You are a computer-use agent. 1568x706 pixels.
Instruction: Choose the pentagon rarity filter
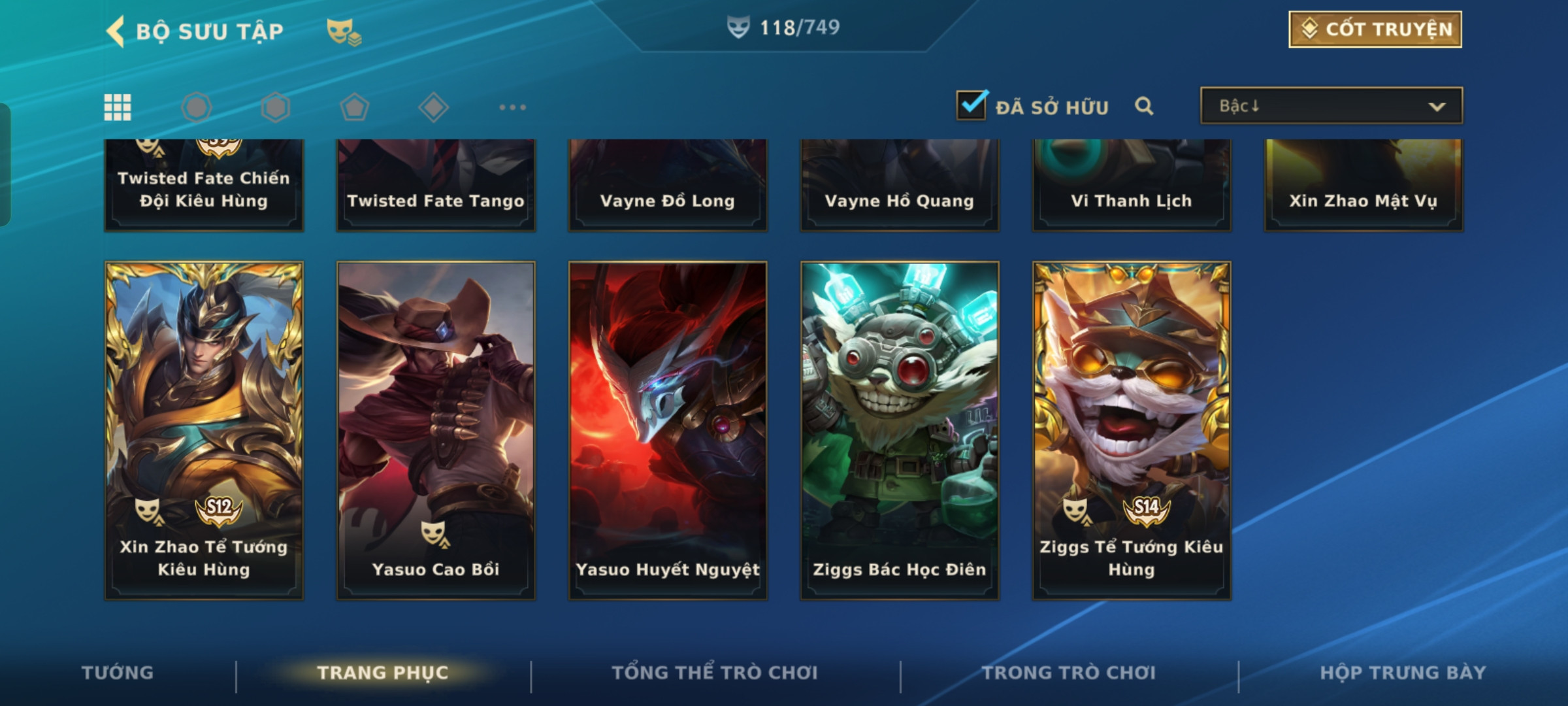(x=354, y=107)
